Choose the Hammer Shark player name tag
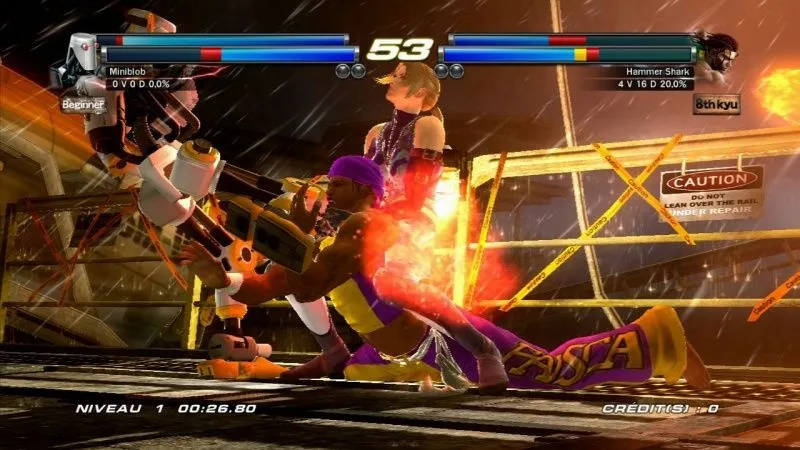The height and width of the screenshot is (450, 800). [x=658, y=72]
